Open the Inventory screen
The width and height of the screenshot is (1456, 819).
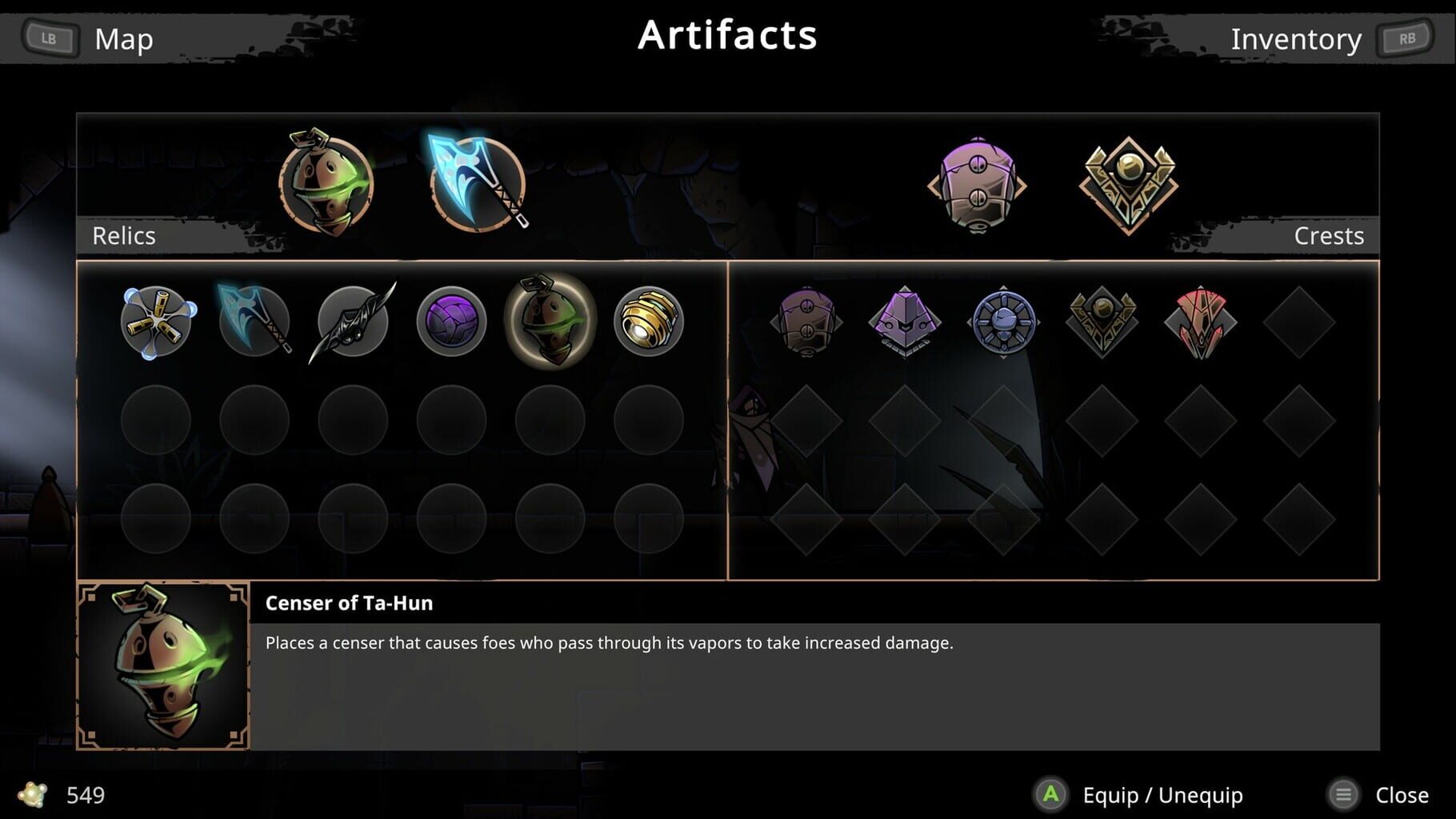tap(1297, 38)
